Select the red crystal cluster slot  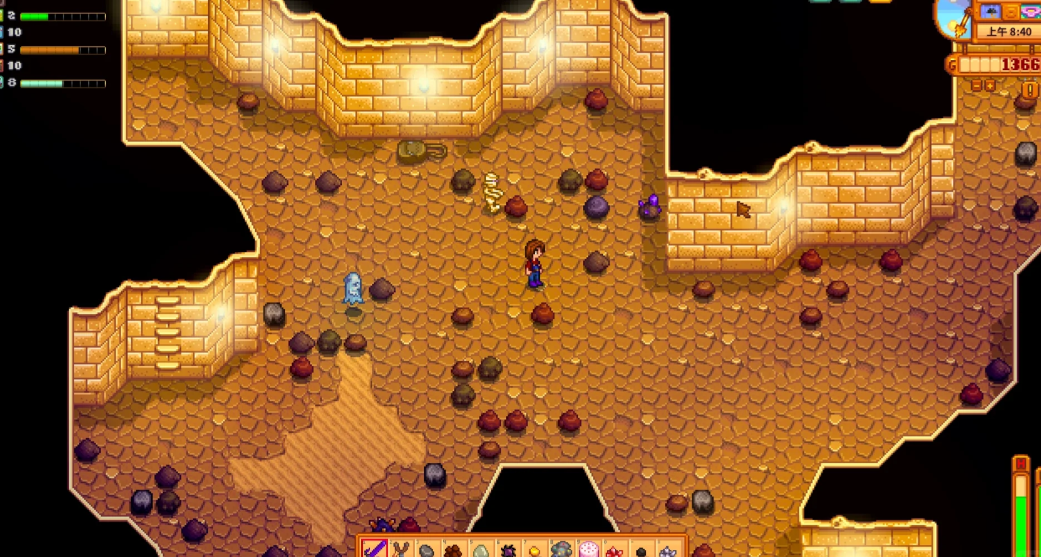click(x=615, y=550)
